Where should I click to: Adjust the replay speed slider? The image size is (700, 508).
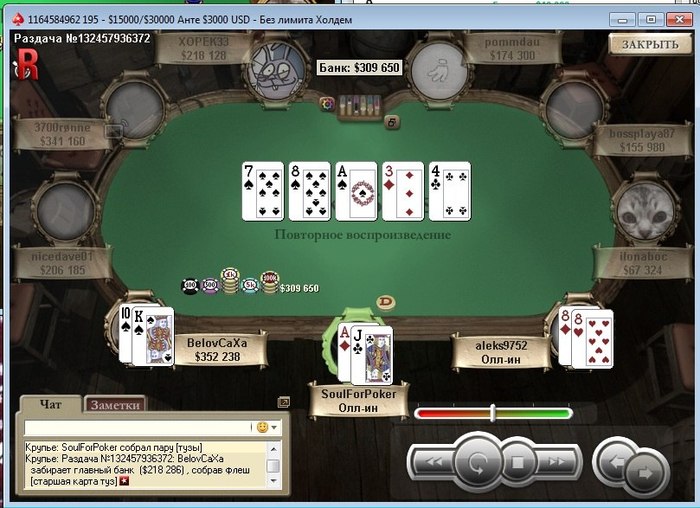492,412
